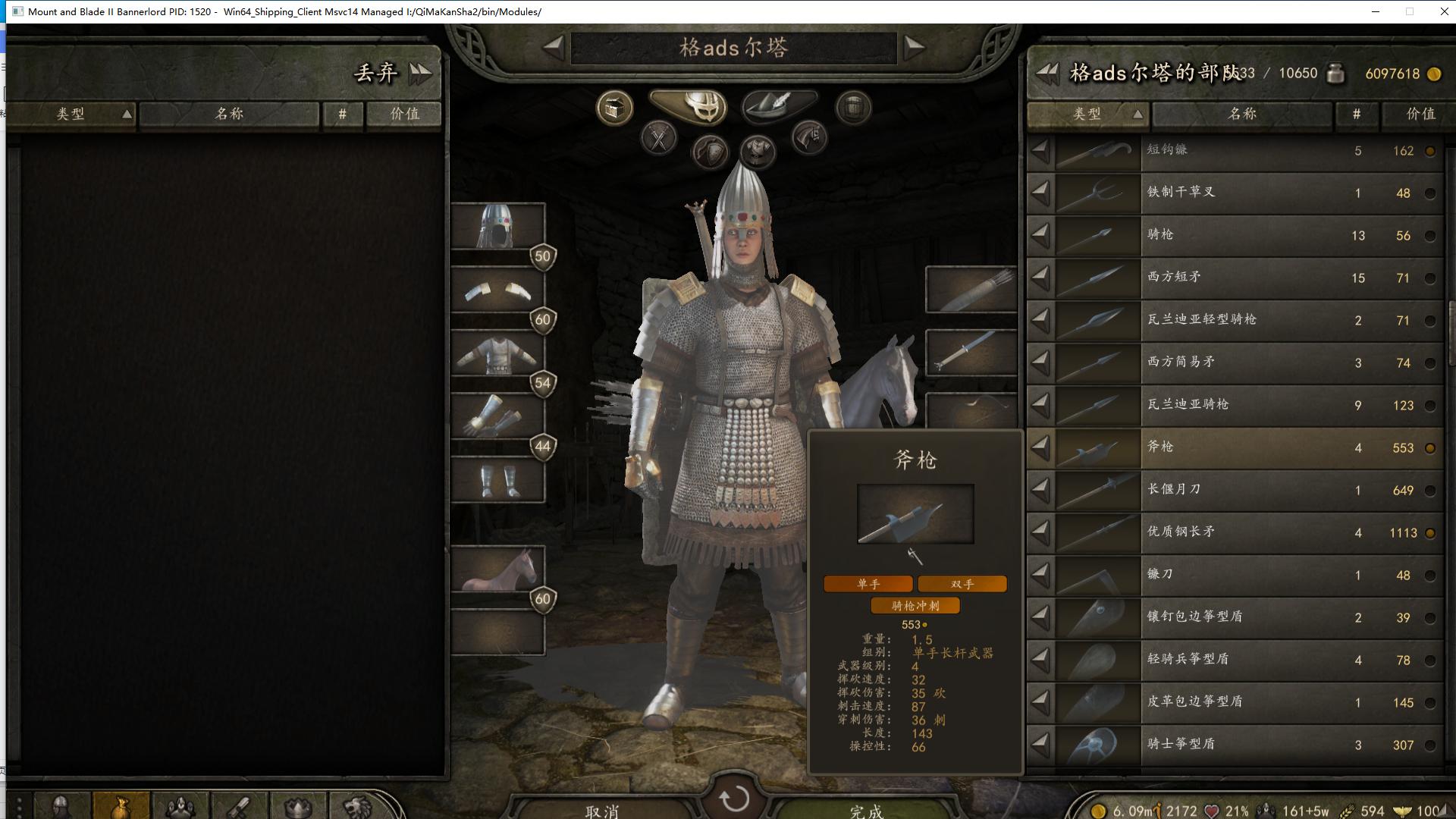Select the equipped horse slot
This screenshot has width=1456, height=819.
[x=498, y=570]
